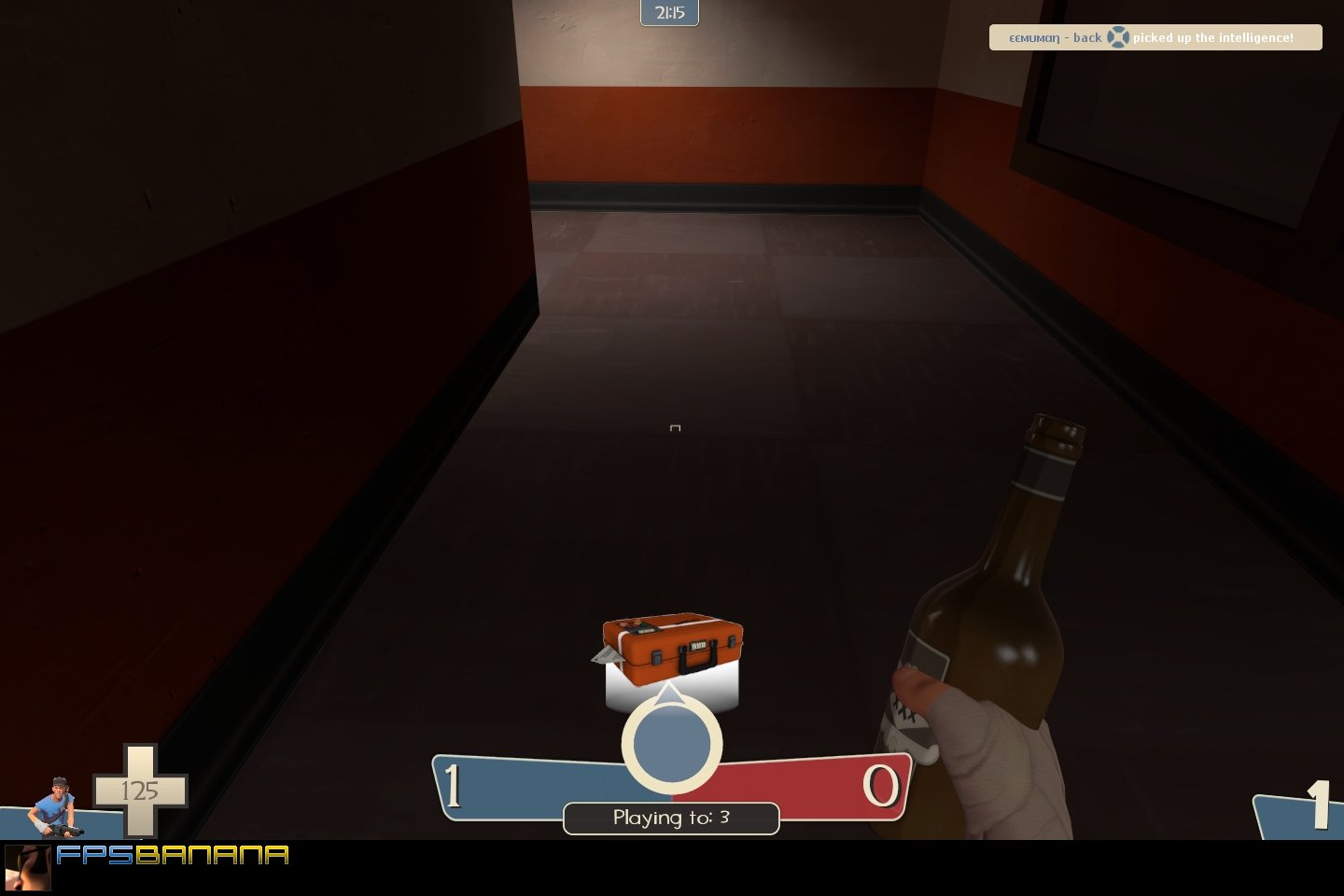This screenshot has height=896, width=1344.
Task: Click the face thumbnail beside the FPSBanana logo
Action: [x=28, y=867]
